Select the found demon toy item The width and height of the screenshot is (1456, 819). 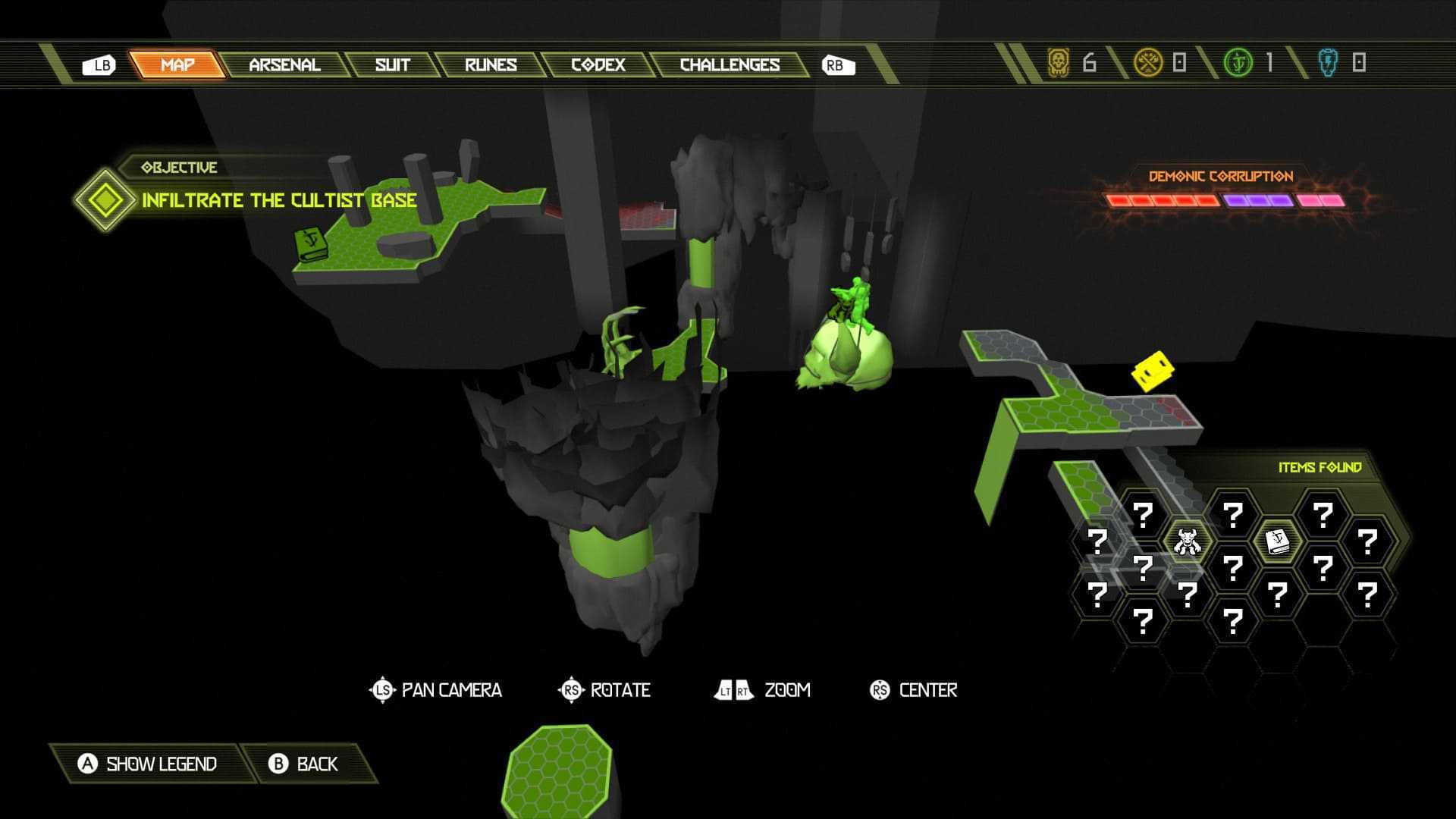click(1187, 541)
